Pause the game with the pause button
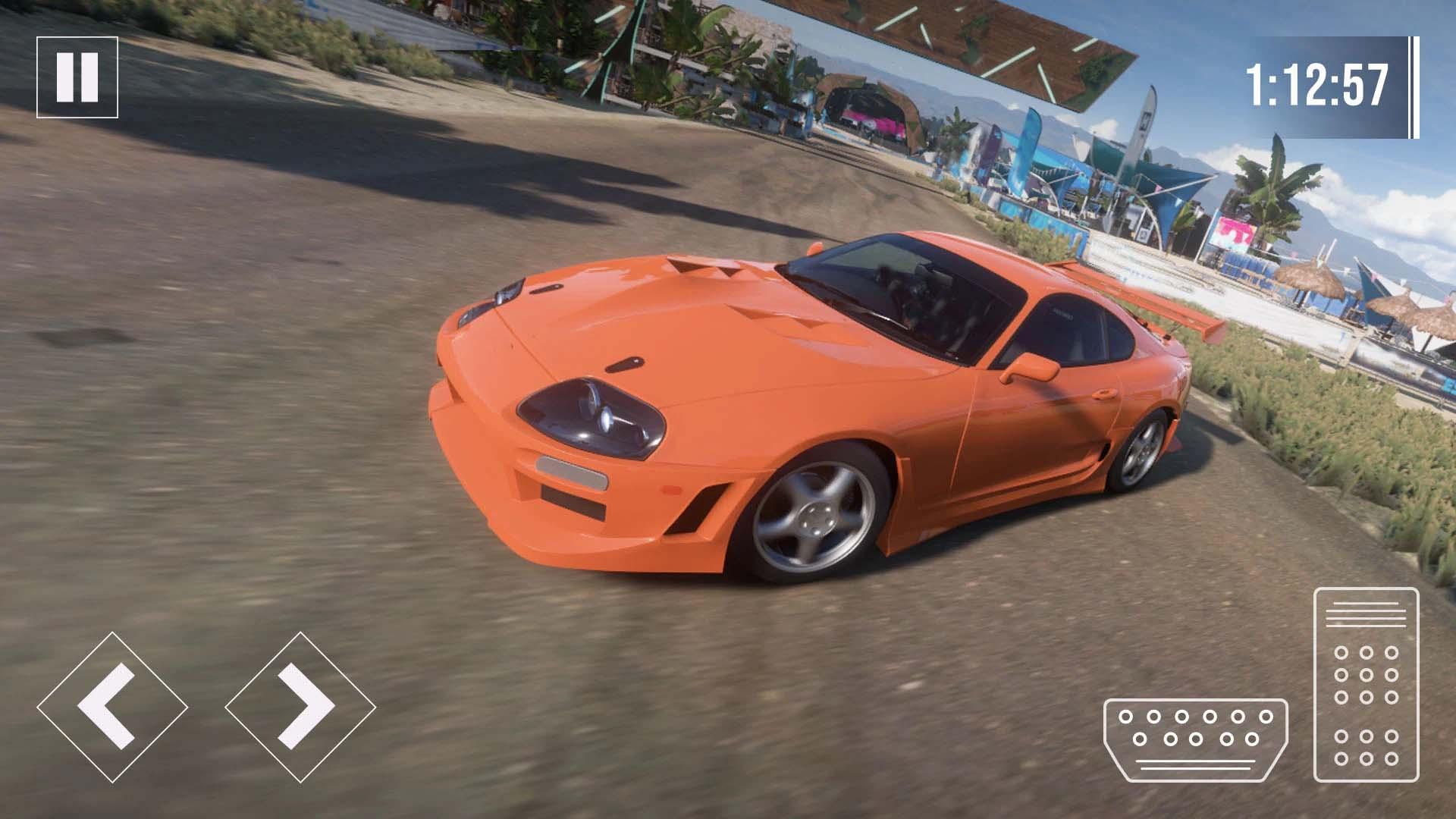Screen dimensions: 1456x819 point(77,77)
